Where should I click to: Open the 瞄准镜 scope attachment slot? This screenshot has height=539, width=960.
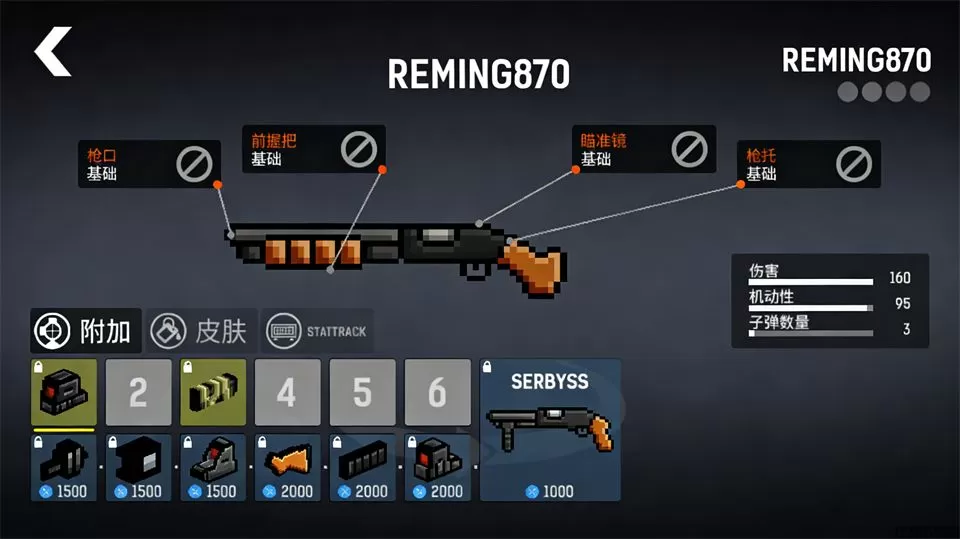tap(643, 149)
